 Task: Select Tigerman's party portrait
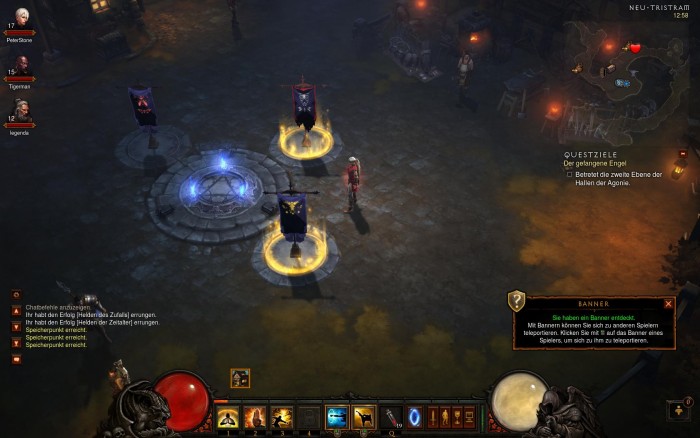[20, 65]
